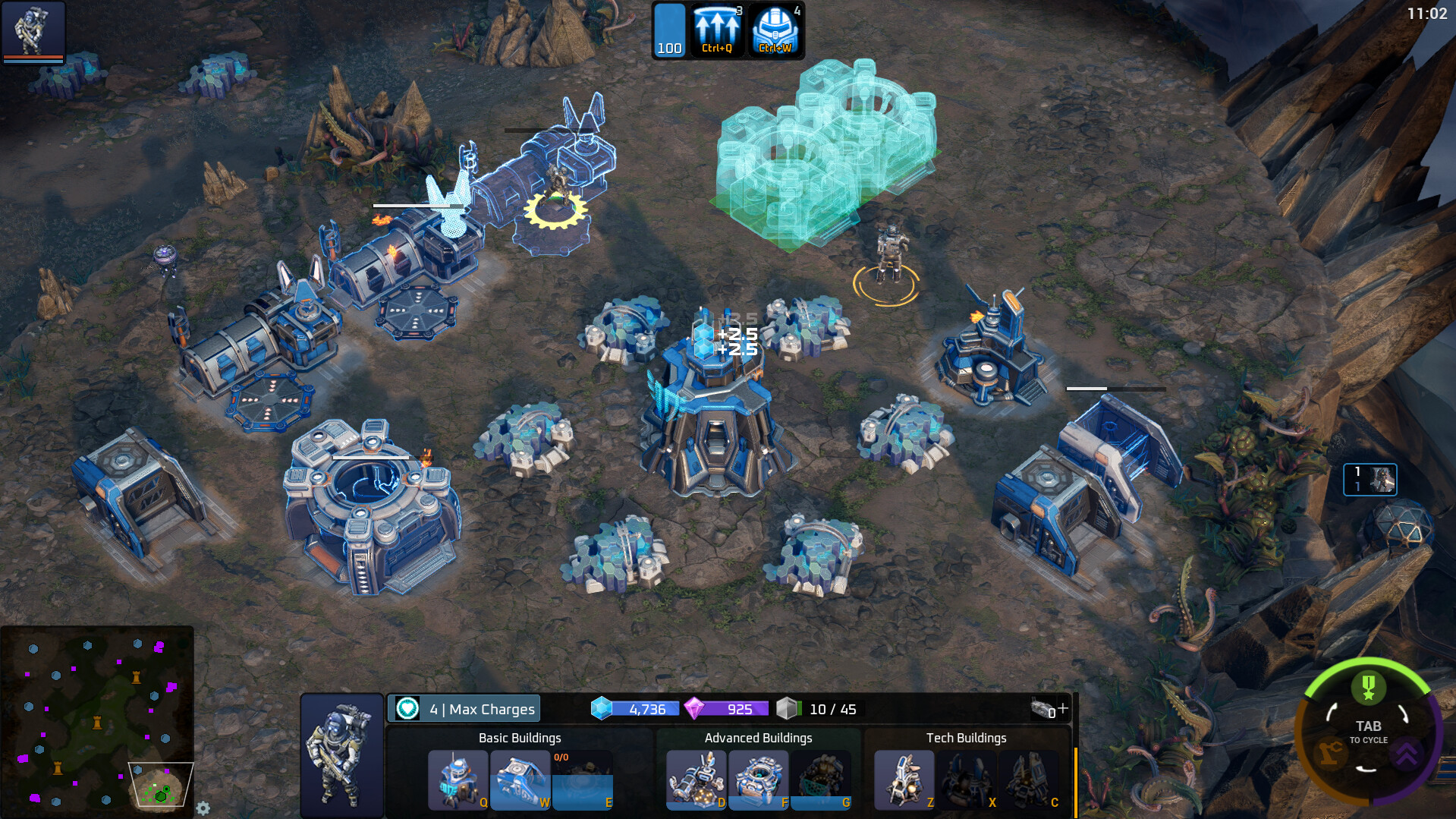The height and width of the screenshot is (819, 1456).
Task: Click the blue luminite crystal resource icon
Action: tap(602, 707)
